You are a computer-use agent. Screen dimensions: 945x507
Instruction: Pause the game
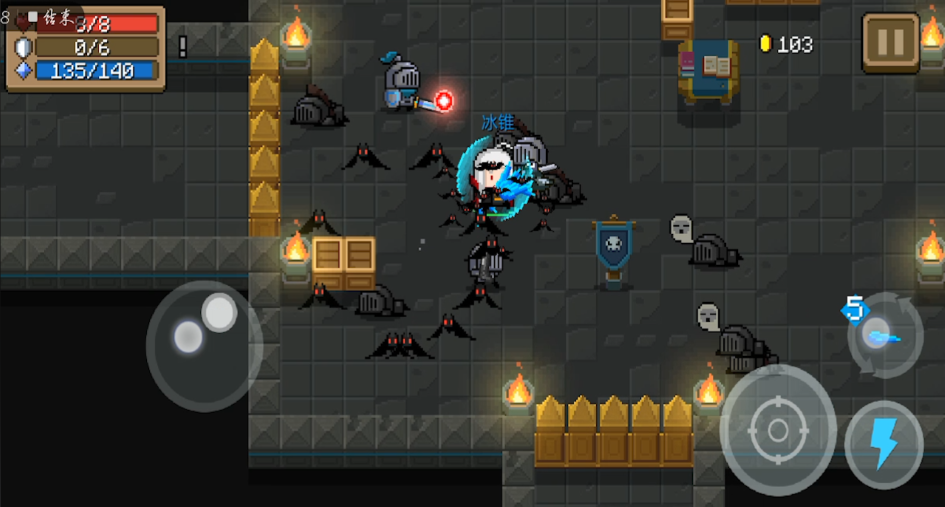click(890, 42)
